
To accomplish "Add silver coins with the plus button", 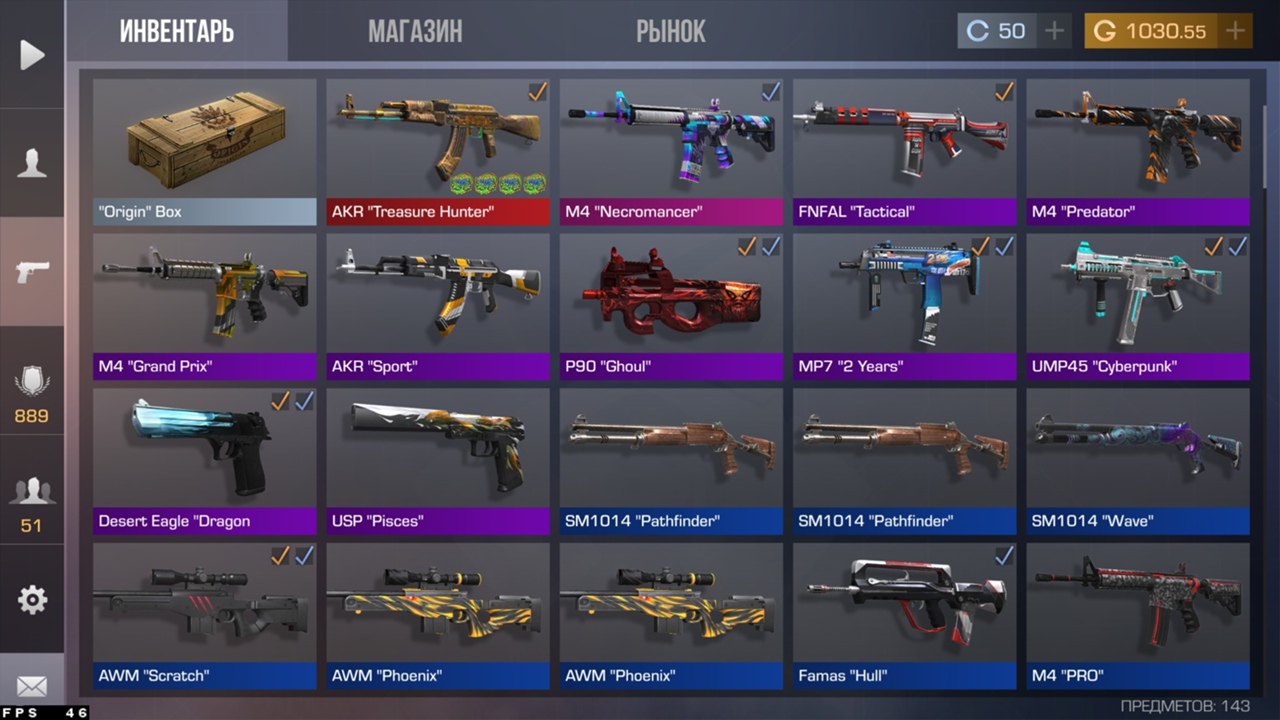I will 1054,31.
